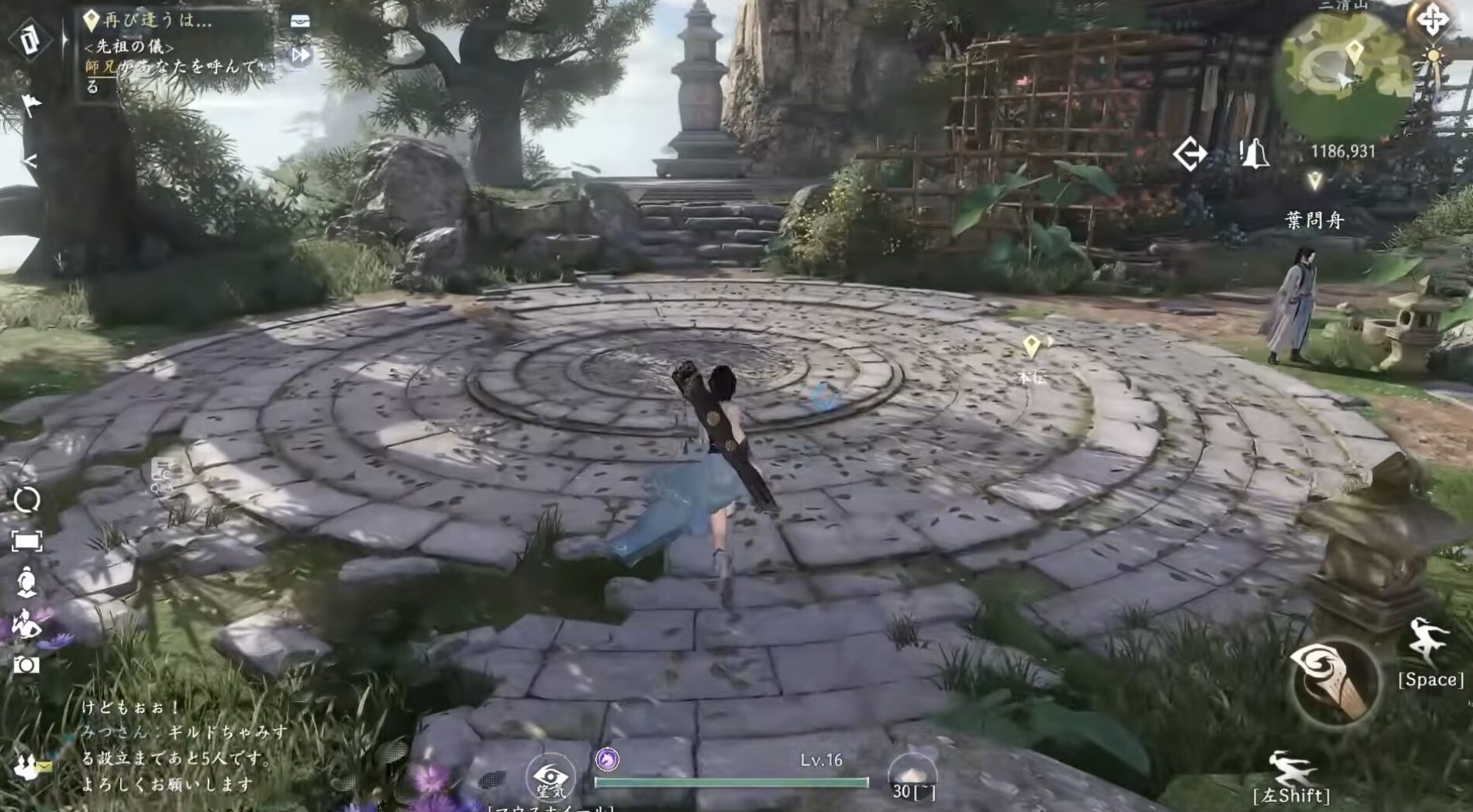Activate the 望気 eye skill icon
The height and width of the screenshot is (812, 1473).
(x=550, y=779)
